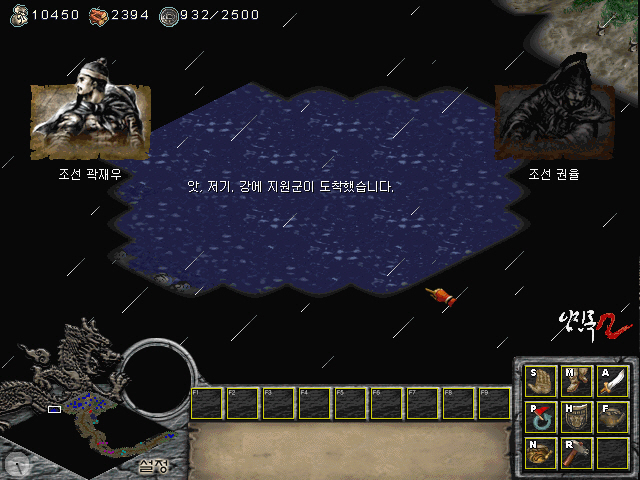The width and height of the screenshot is (640, 480).
Task: Activate the shield hold command
Action: pos(577,418)
